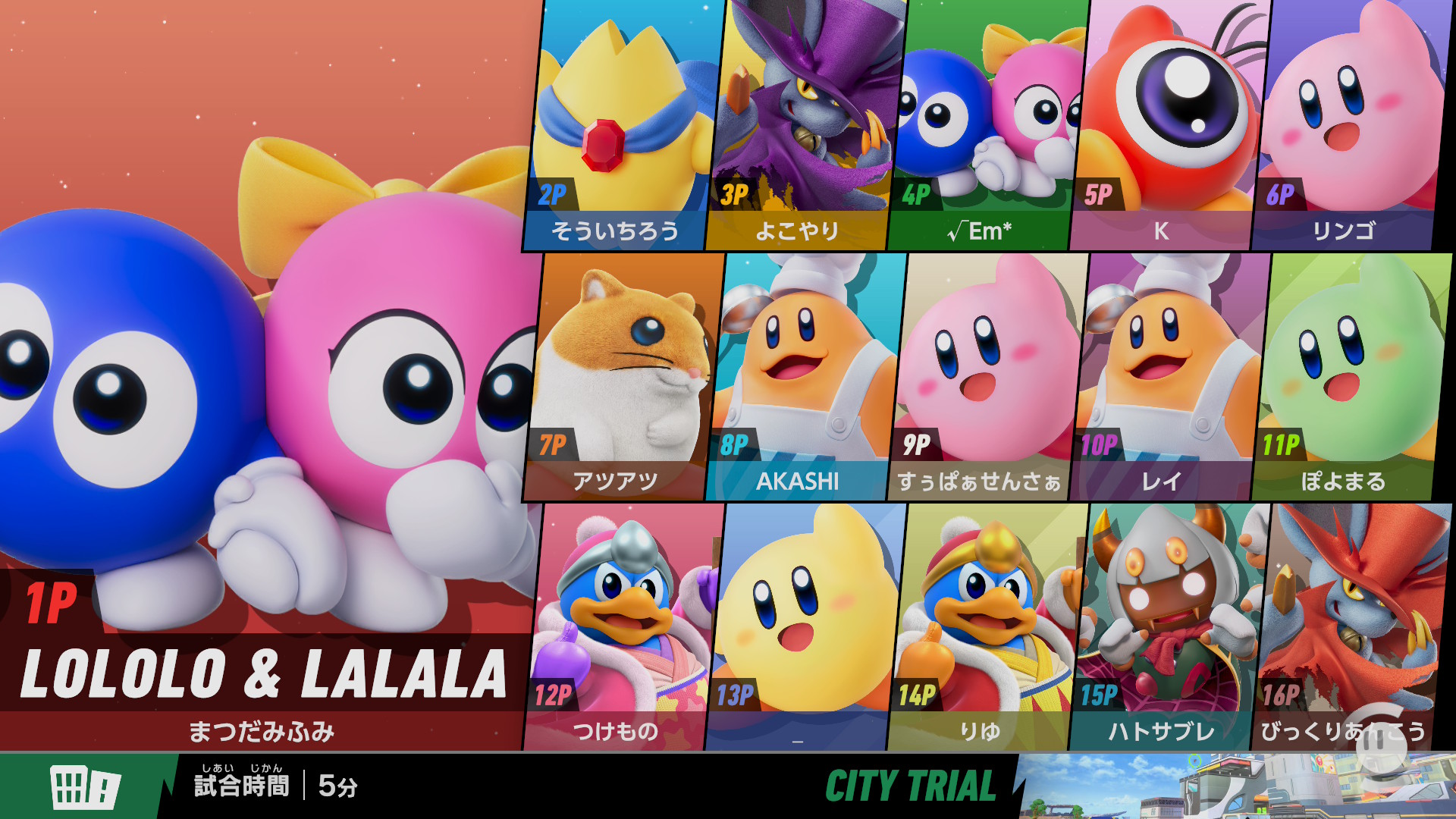Viewport: 1456px width, 819px height.
Task: Click 14P player tile りゆ
Action: tap(986, 626)
